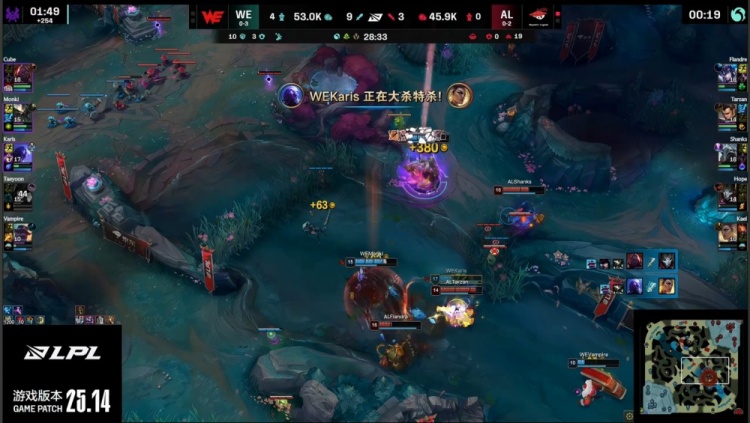750x423 pixels.
Task: Select Hope's champion portrait
Action: [x=727, y=193]
